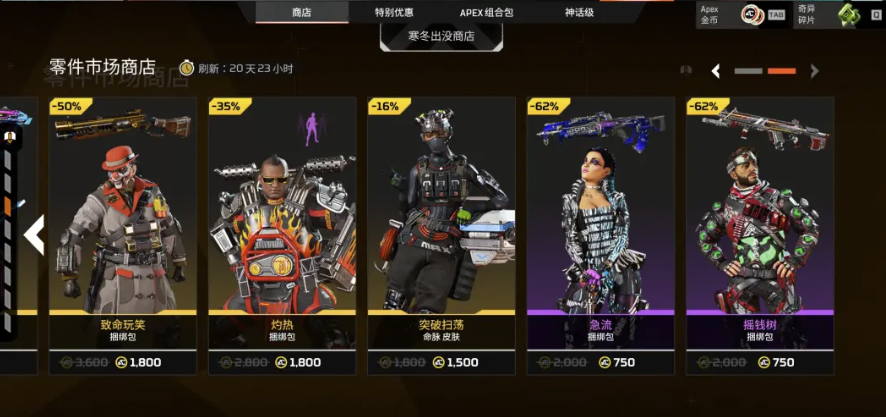Select the 急流 bundle card
886x417 pixels.
[600, 235]
